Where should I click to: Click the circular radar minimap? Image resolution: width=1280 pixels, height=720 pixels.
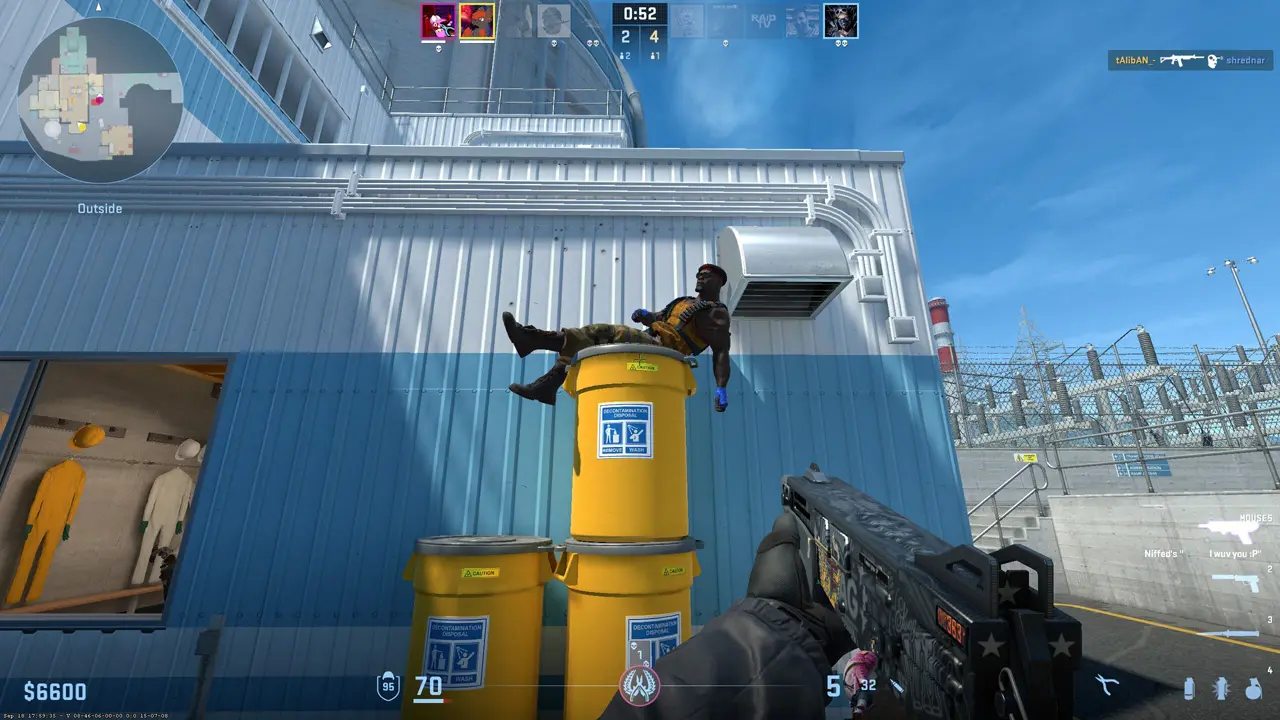coord(100,100)
